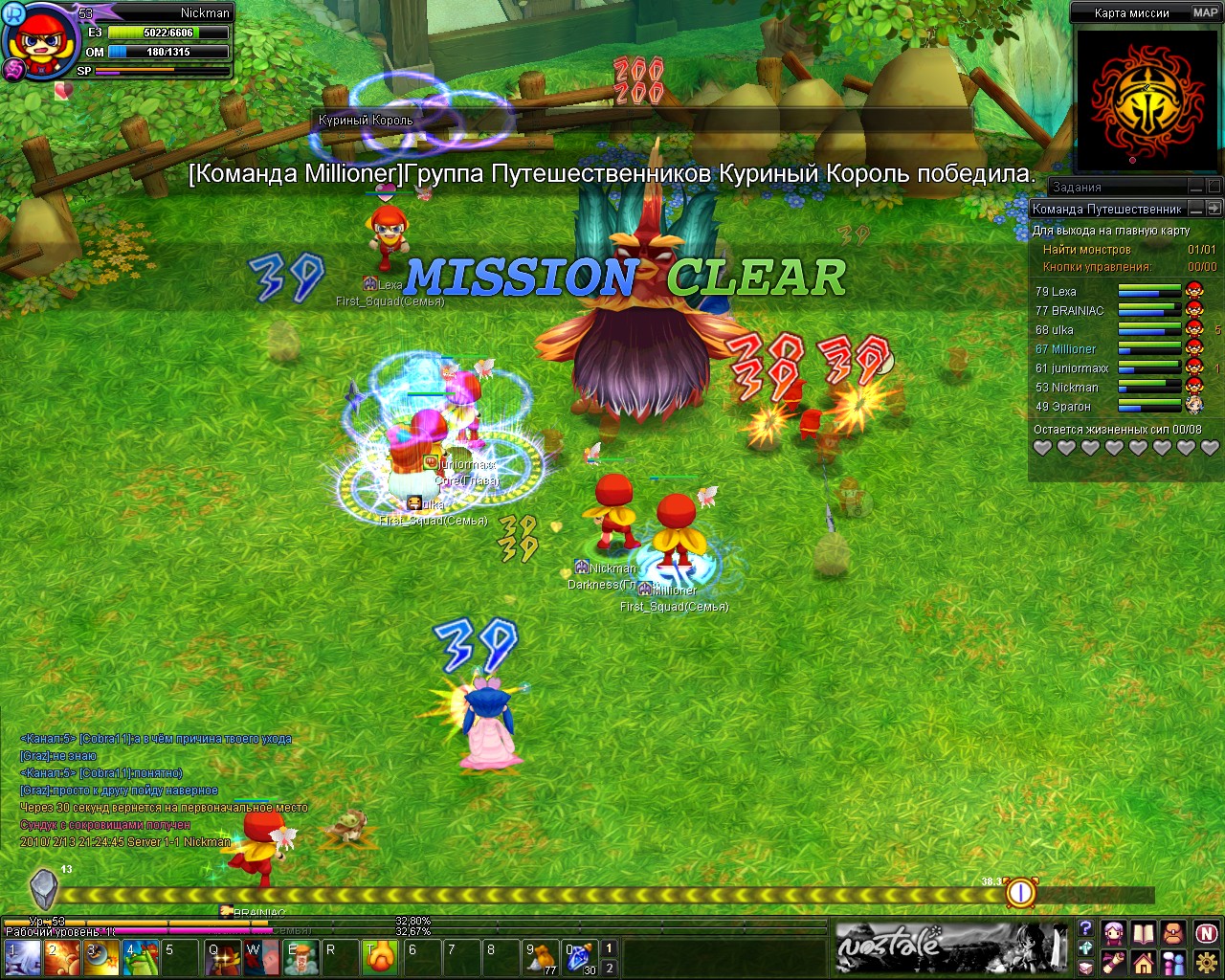Select Millioner in the team panel
The width and height of the screenshot is (1225, 980).
(1065, 349)
